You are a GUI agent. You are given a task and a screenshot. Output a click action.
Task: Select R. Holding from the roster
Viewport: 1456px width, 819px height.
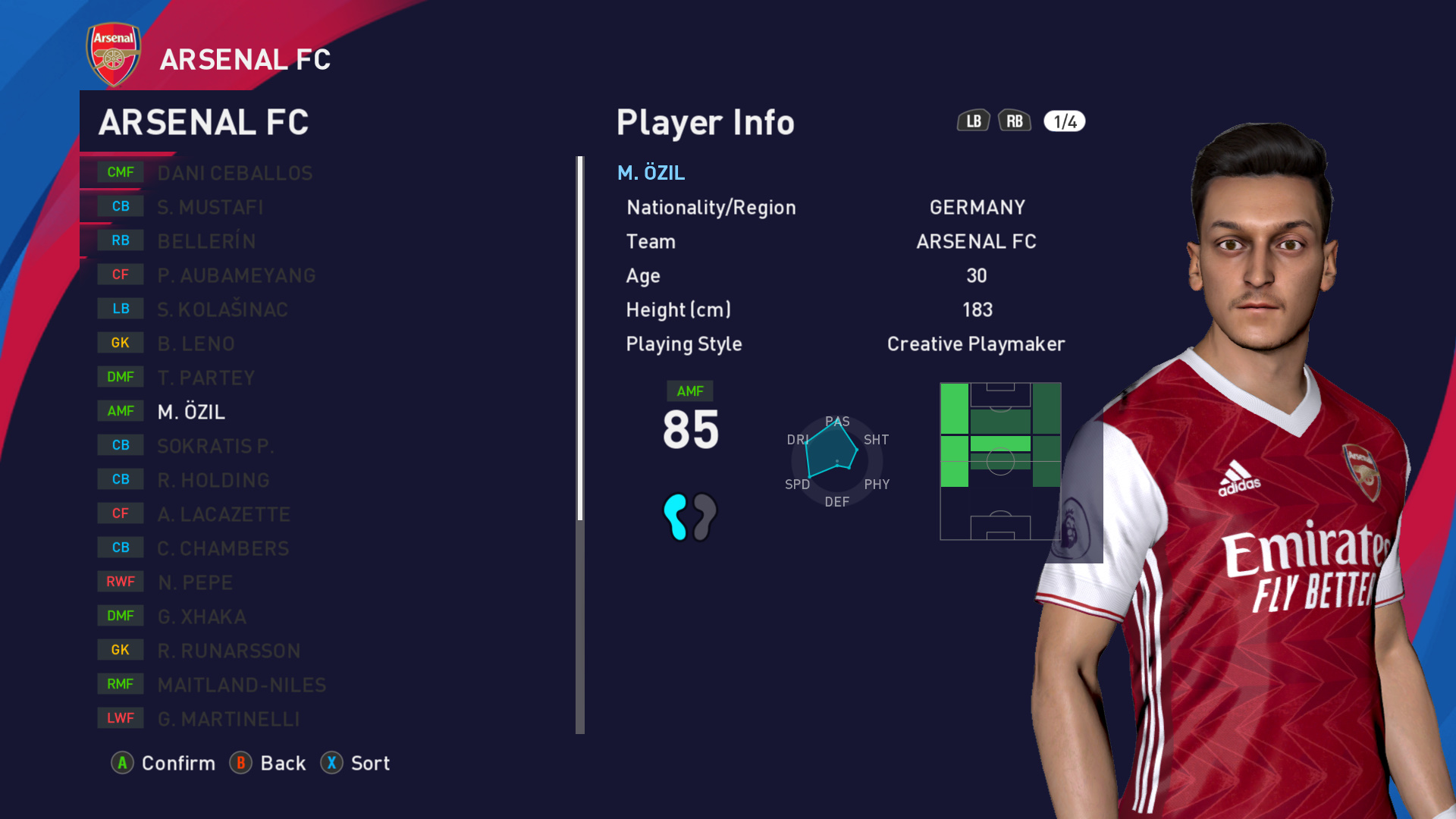pyautogui.click(x=213, y=480)
